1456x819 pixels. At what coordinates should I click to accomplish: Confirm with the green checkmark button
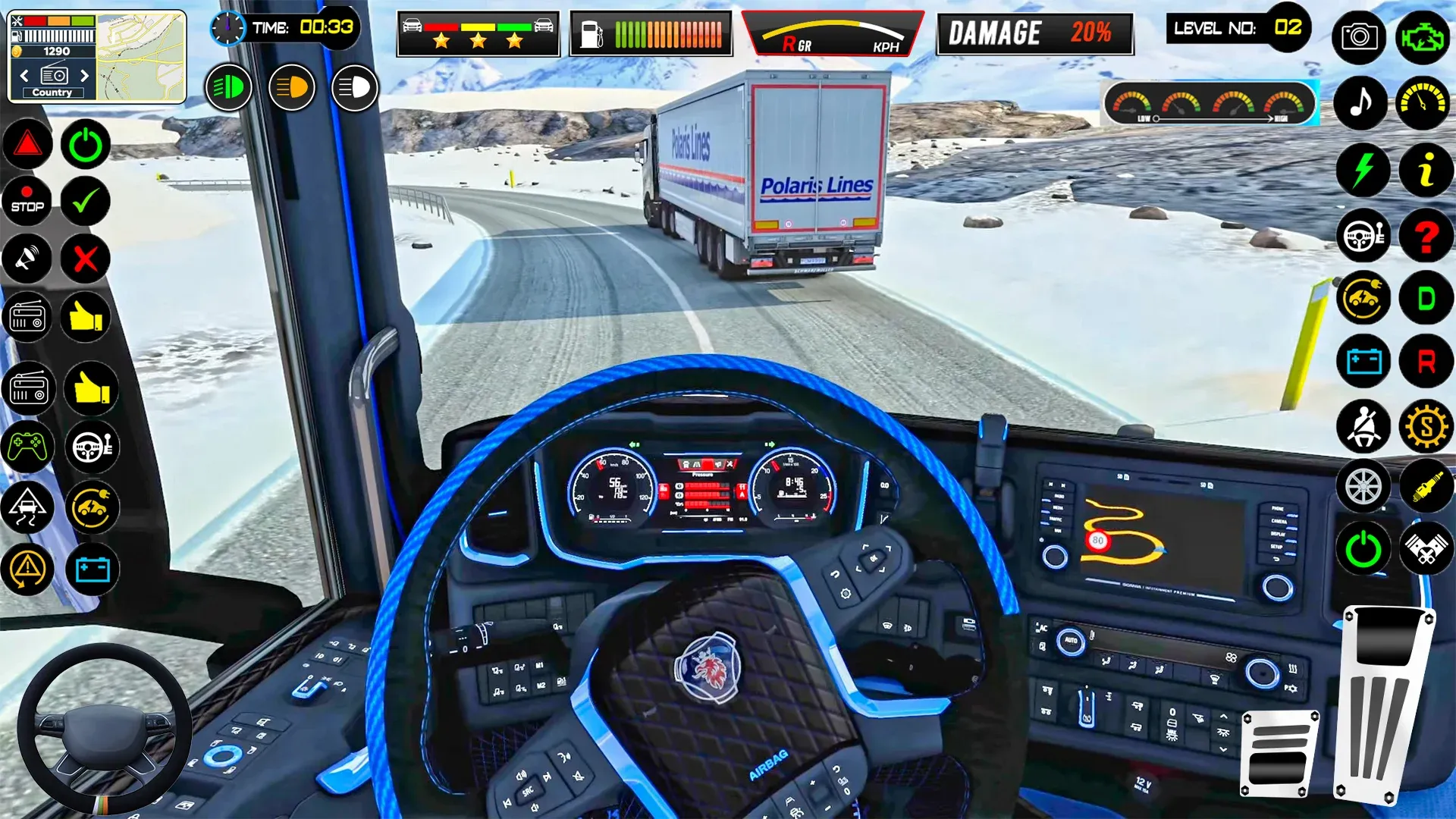(x=85, y=201)
